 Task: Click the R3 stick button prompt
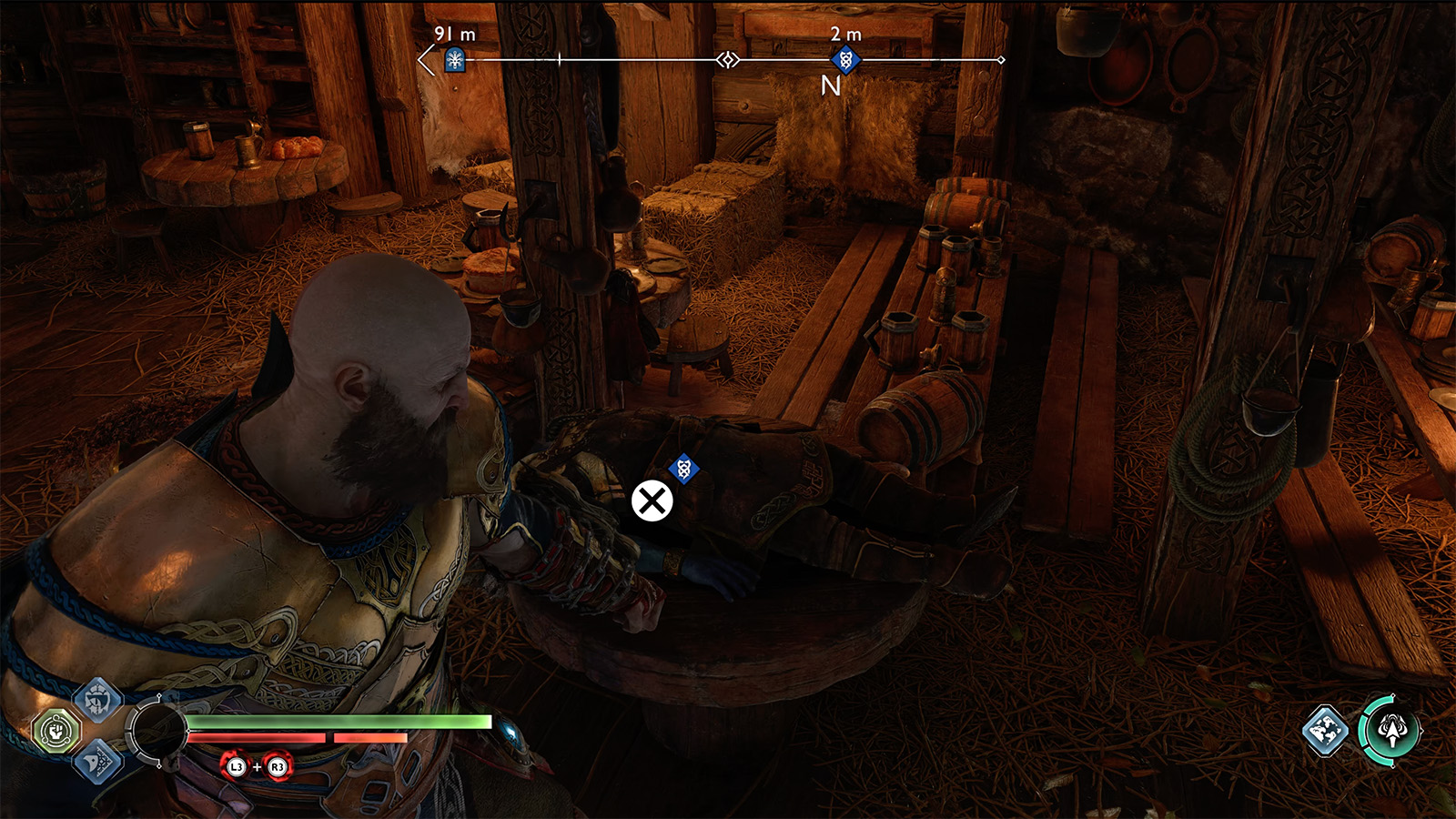click(276, 767)
